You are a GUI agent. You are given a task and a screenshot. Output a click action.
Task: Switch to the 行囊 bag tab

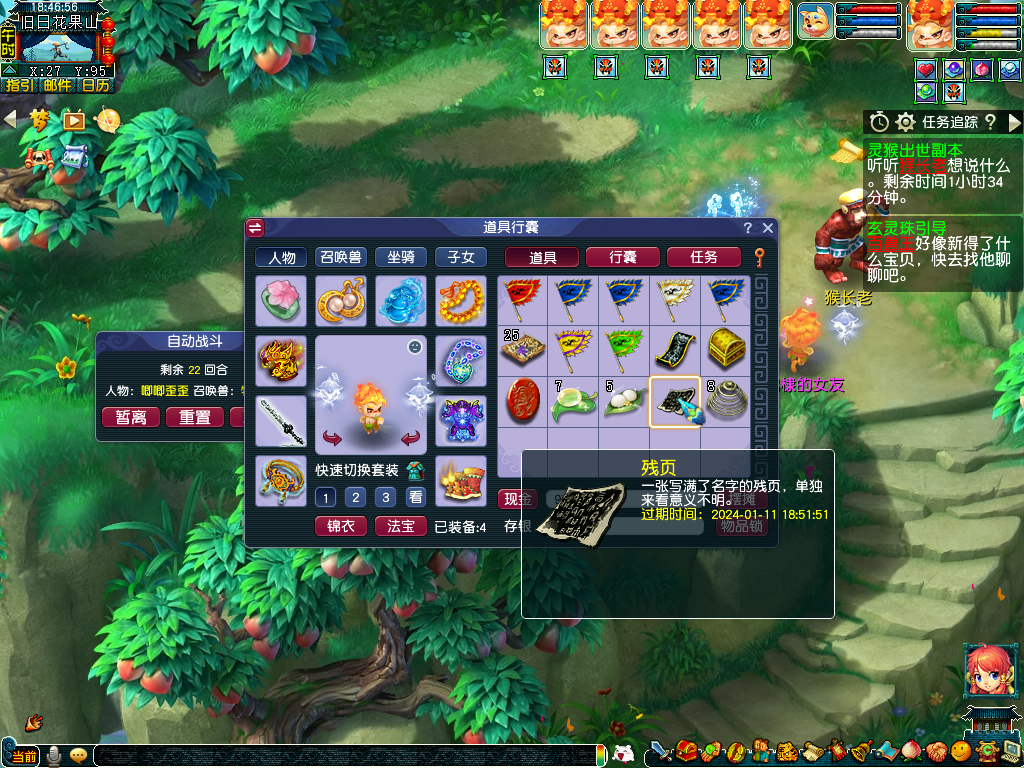622,257
